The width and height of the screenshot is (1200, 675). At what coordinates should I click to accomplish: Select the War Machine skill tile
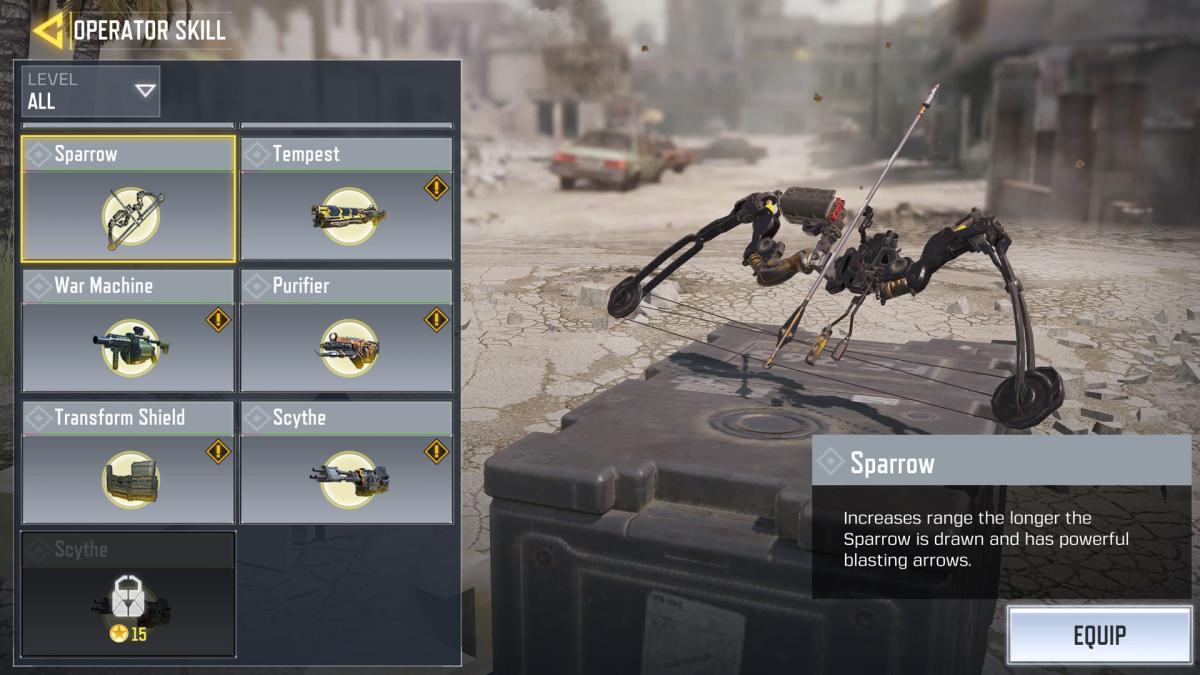click(x=128, y=331)
